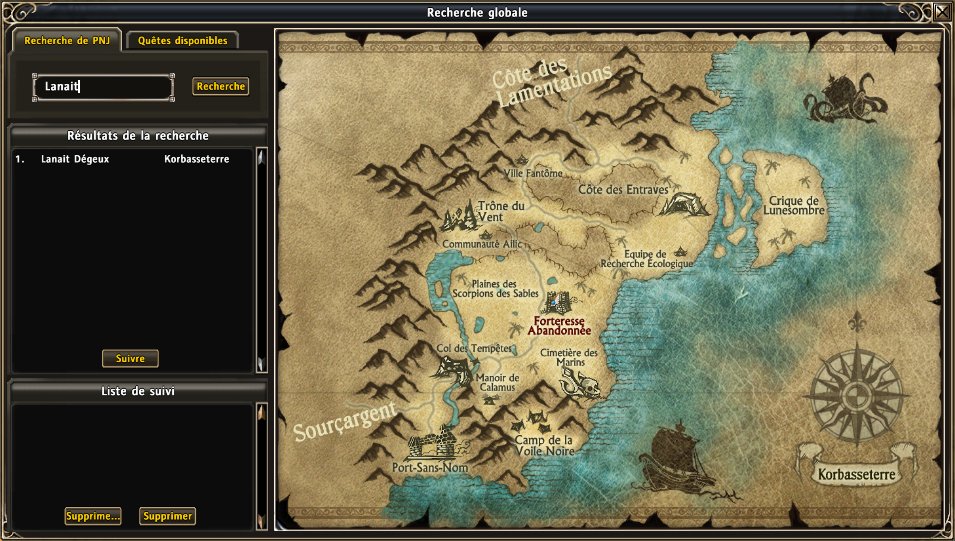955x541 pixels.
Task: Focus the NPC name search field
Action: point(103,87)
